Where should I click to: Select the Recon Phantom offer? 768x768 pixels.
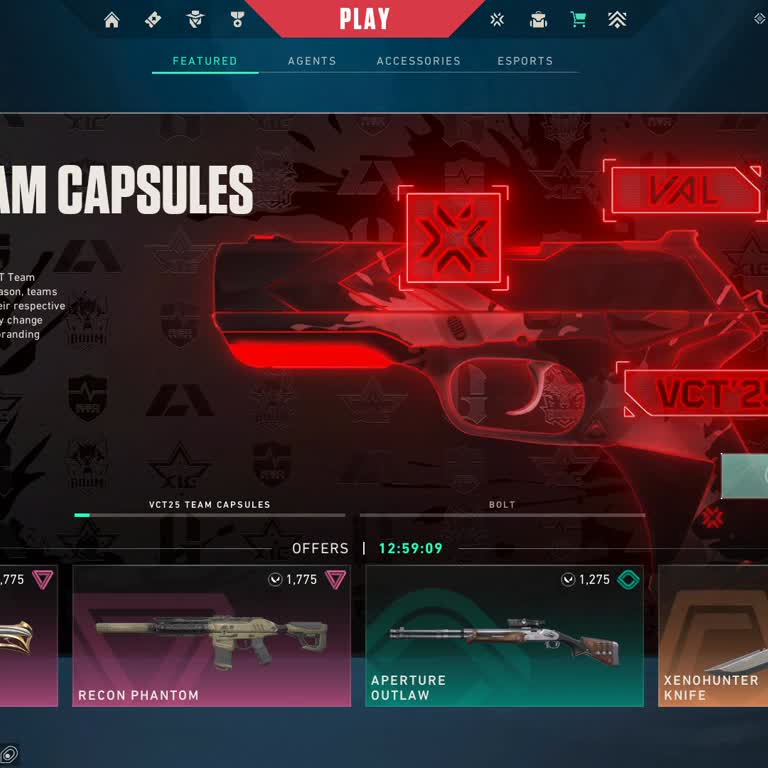click(x=211, y=636)
